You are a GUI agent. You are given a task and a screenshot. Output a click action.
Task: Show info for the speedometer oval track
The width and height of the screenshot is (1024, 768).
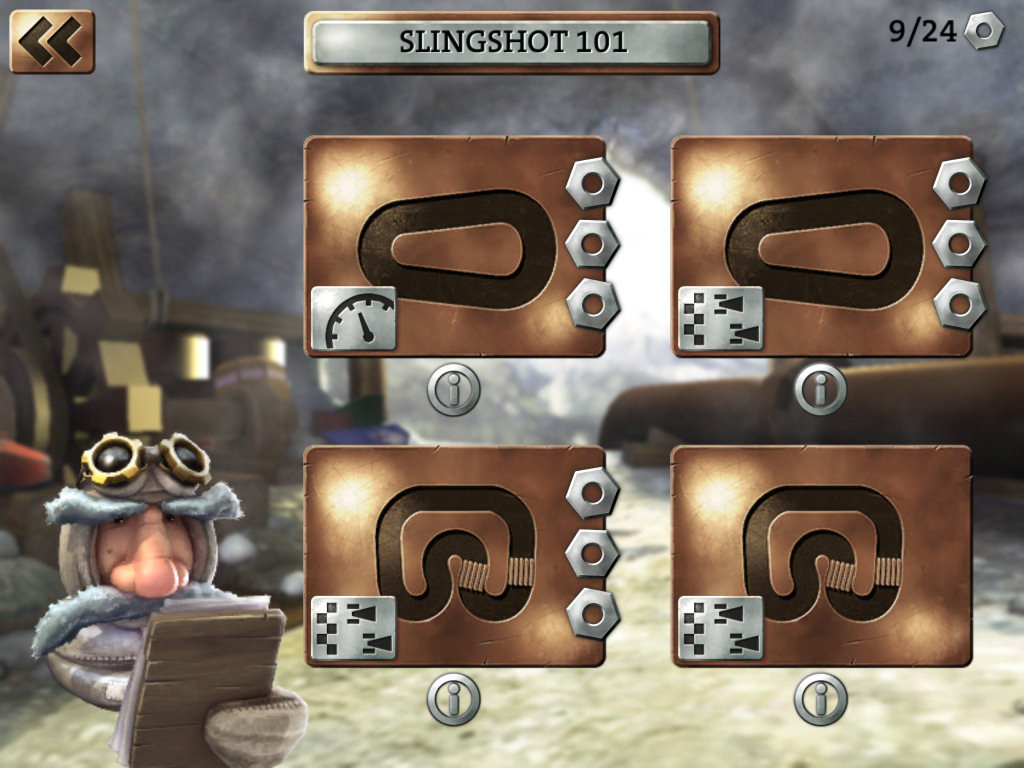point(453,389)
